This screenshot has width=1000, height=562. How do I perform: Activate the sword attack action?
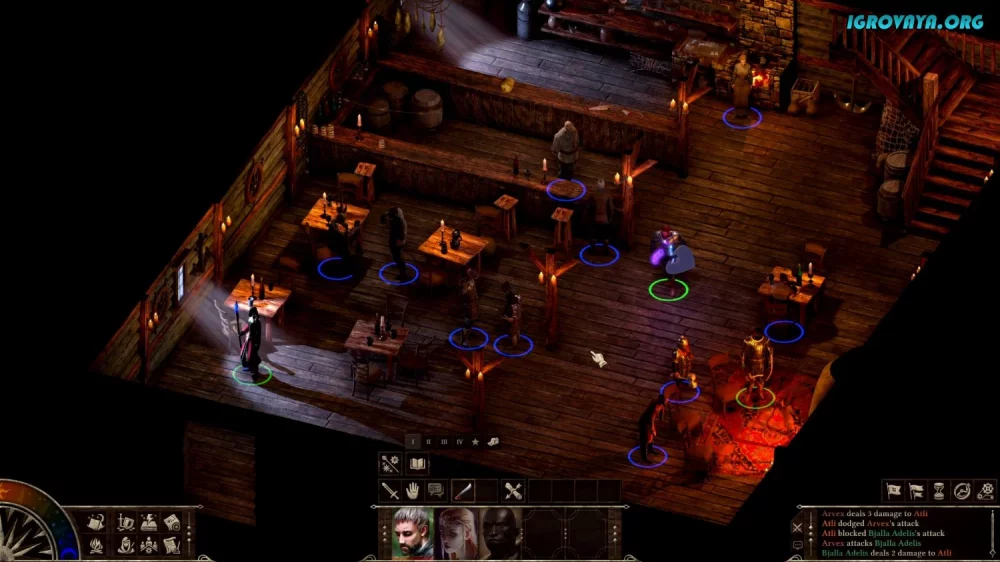tap(390, 491)
